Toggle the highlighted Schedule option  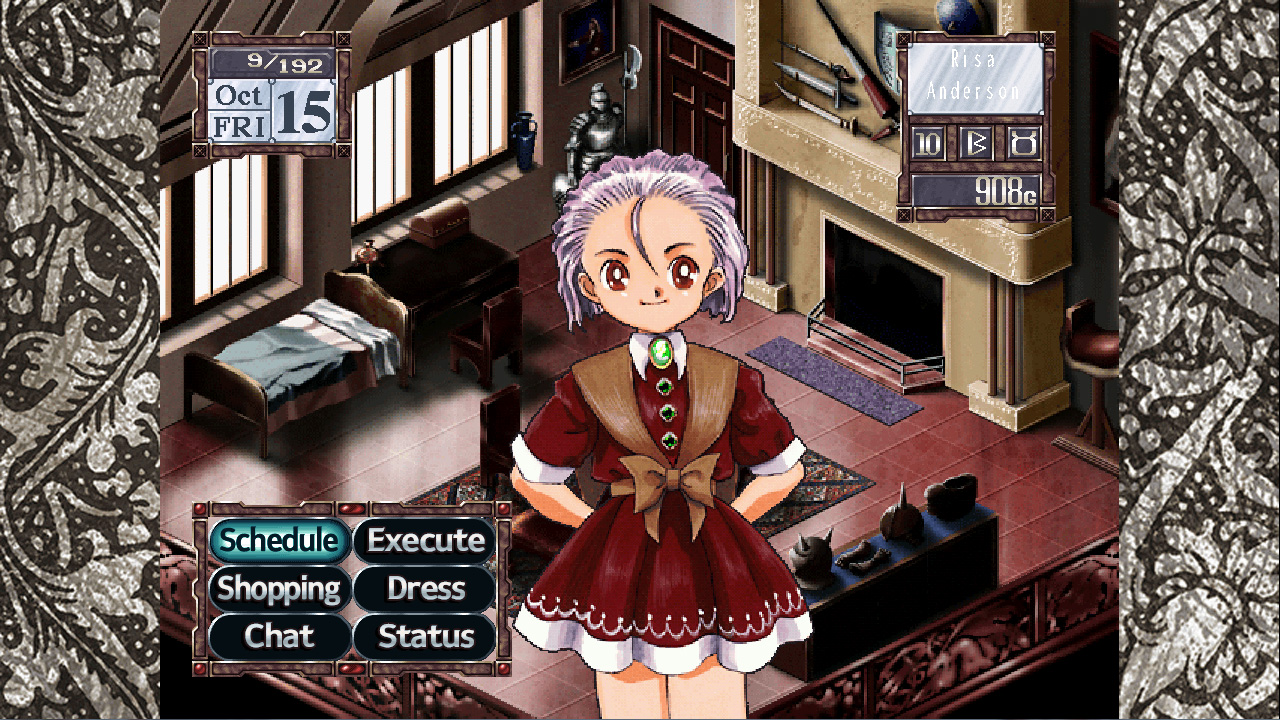pyautogui.click(x=280, y=540)
